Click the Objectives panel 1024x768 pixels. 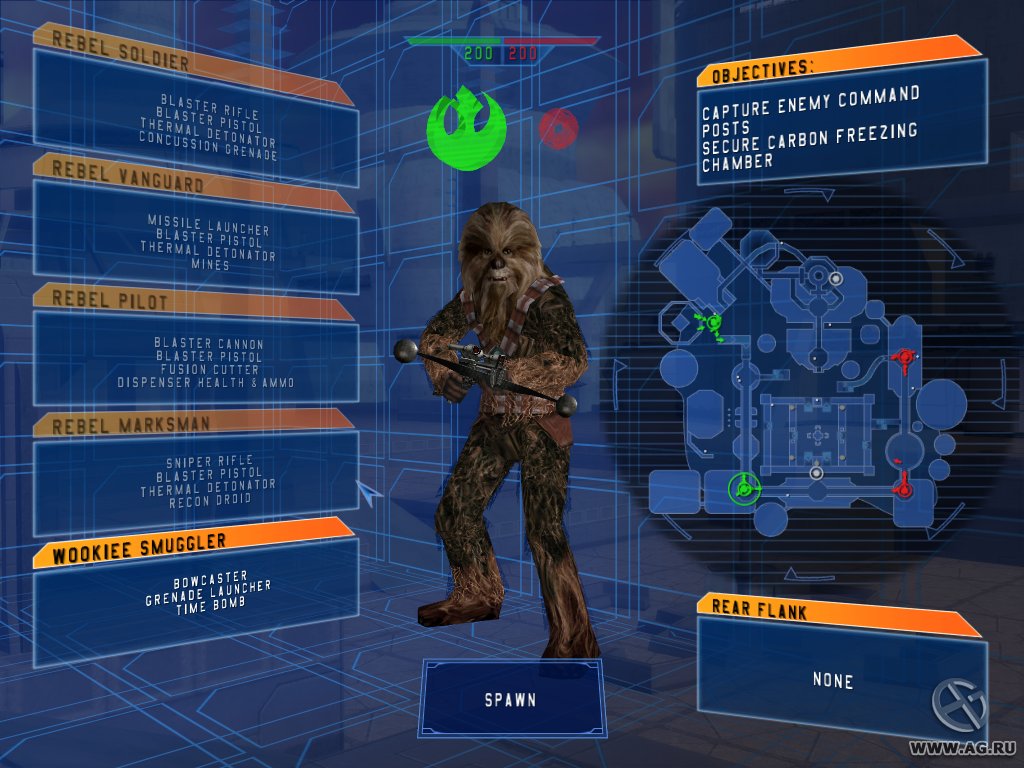click(840, 126)
